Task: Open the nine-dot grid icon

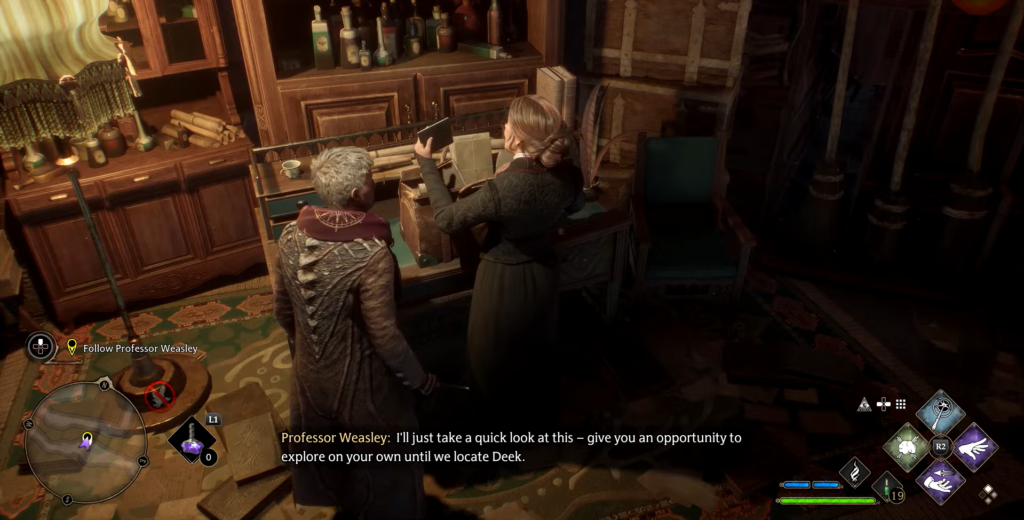Action: [900, 404]
